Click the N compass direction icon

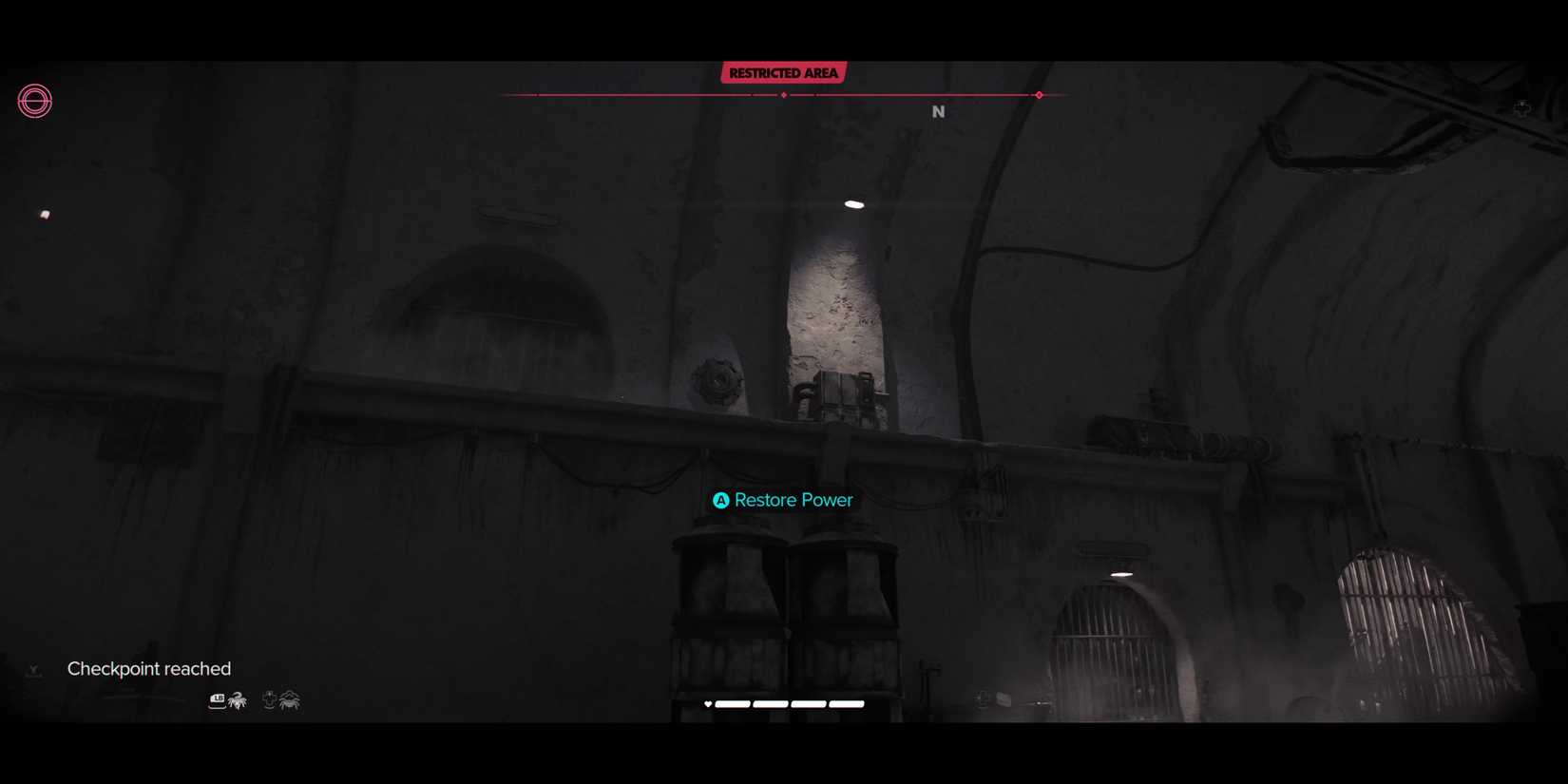click(x=939, y=111)
